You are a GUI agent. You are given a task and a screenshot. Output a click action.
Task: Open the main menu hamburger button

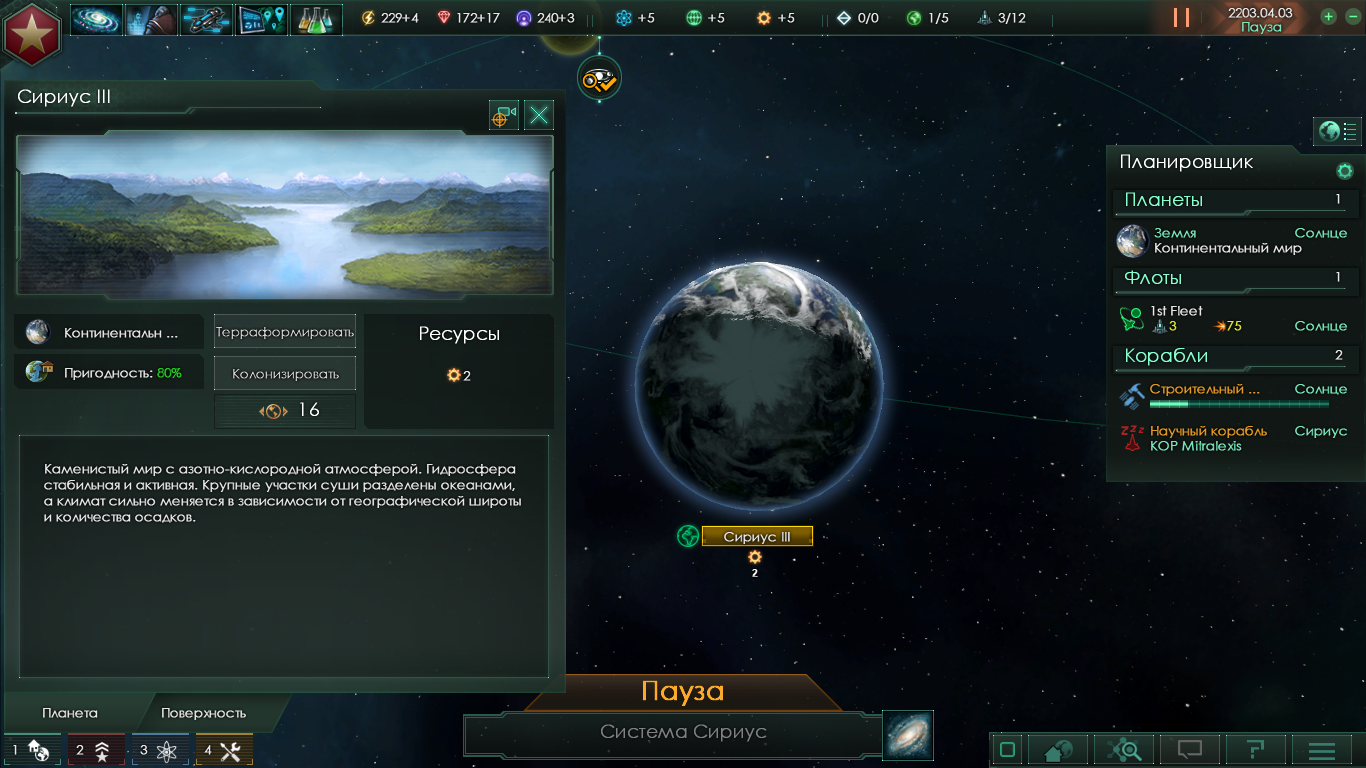[x=1322, y=750]
